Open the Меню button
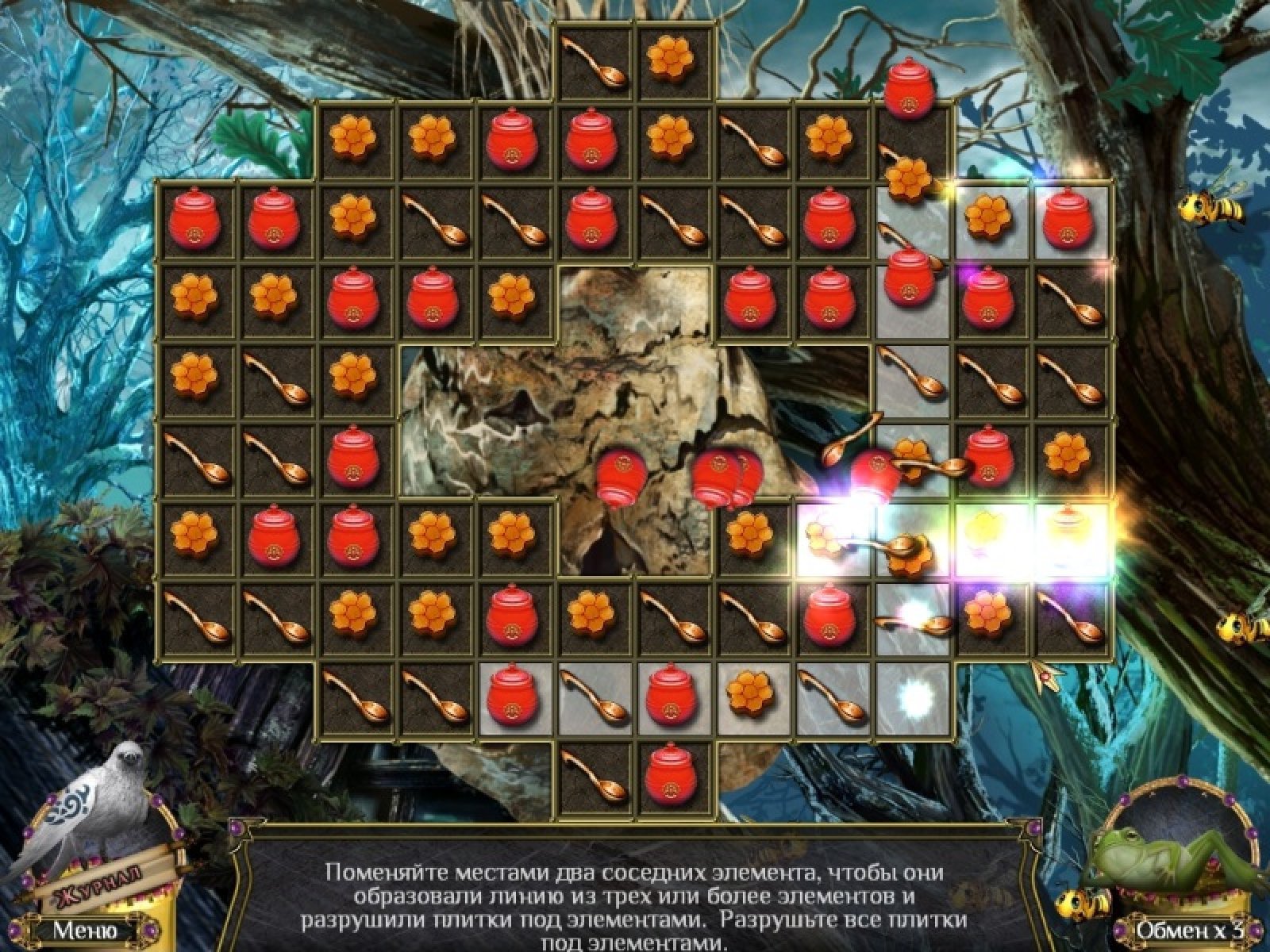This screenshot has width=1270, height=952. [x=87, y=929]
